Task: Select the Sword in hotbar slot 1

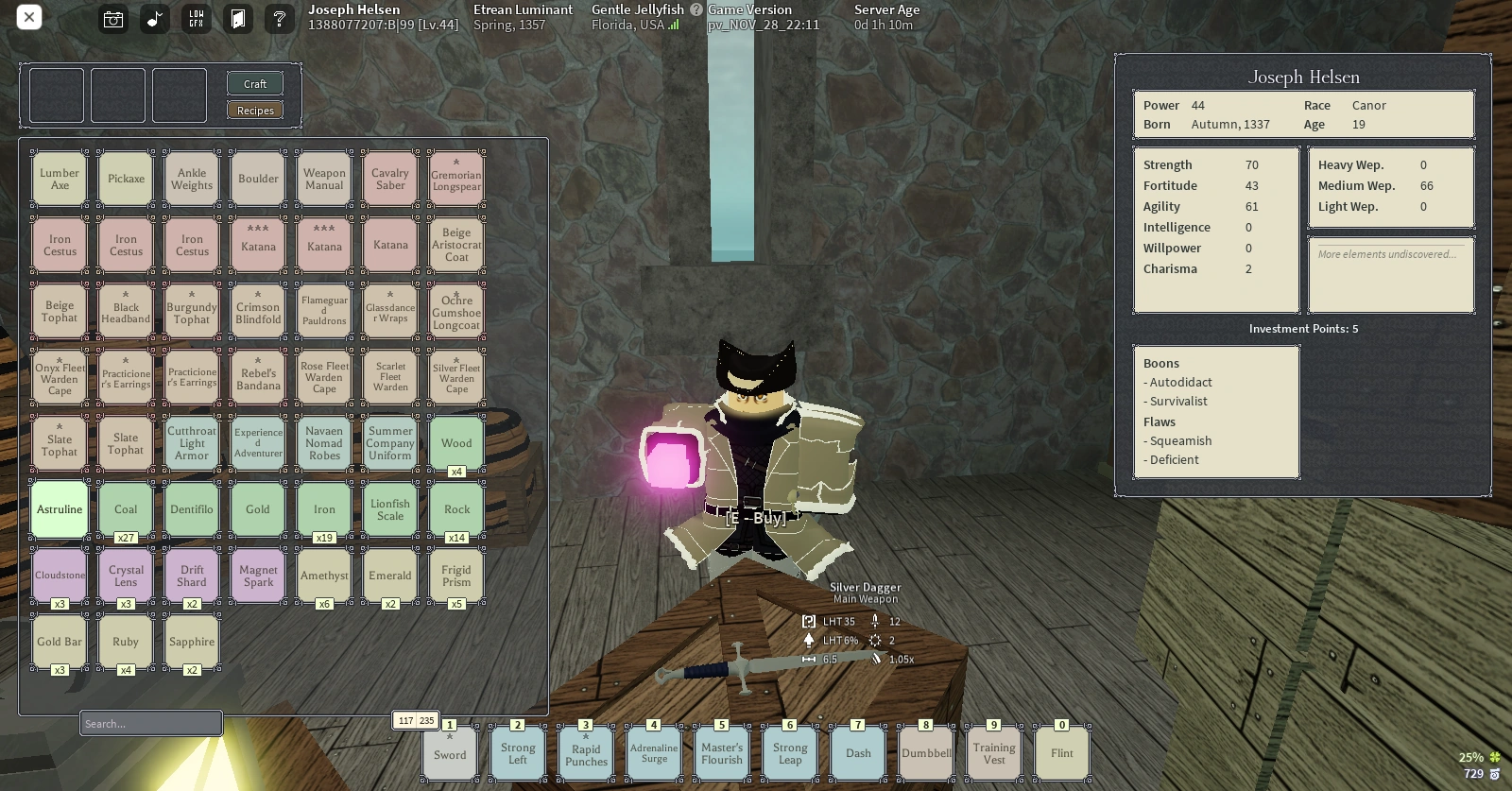Action: [x=450, y=752]
